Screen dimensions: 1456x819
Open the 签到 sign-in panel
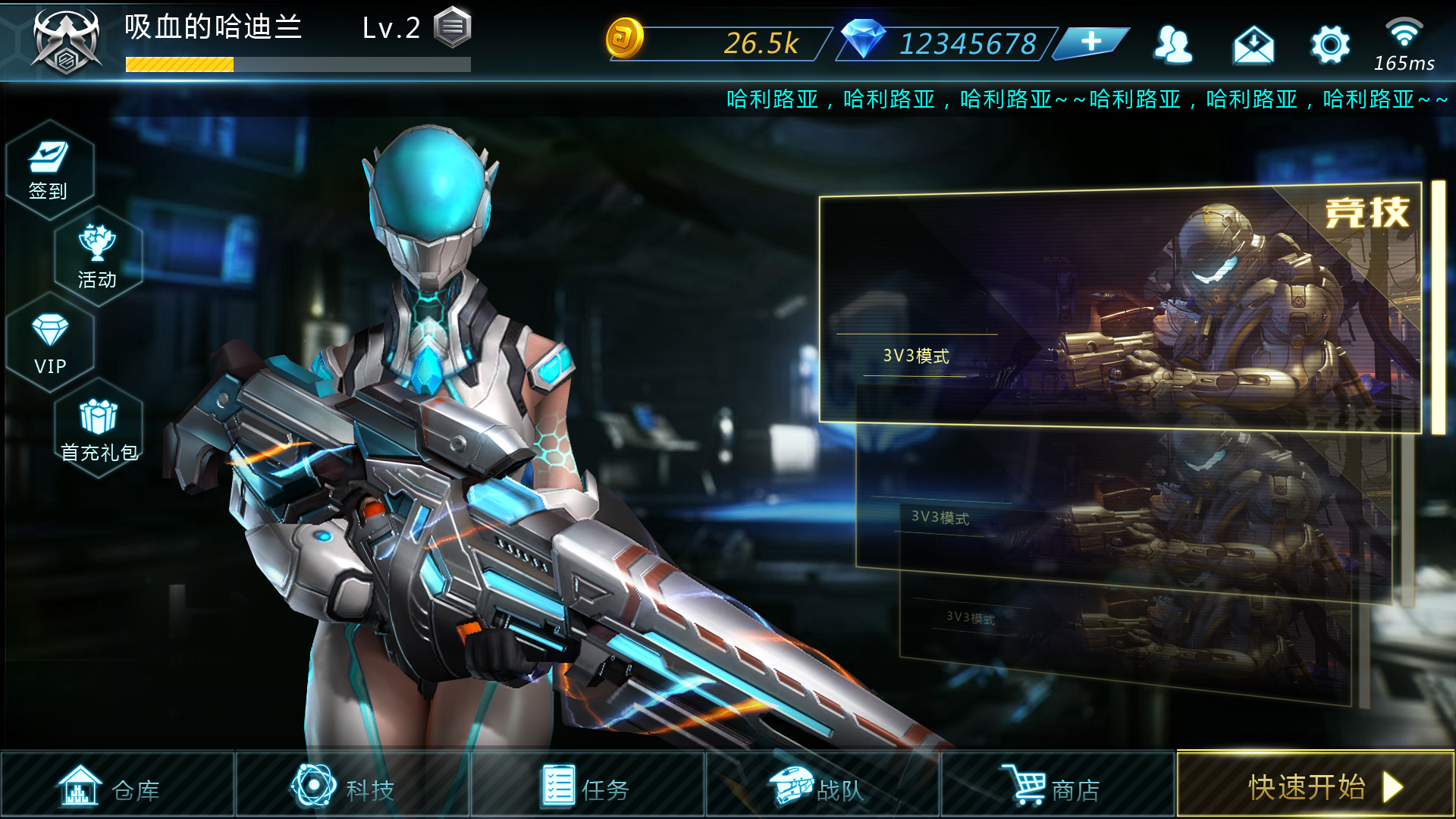(x=49, y=171)
